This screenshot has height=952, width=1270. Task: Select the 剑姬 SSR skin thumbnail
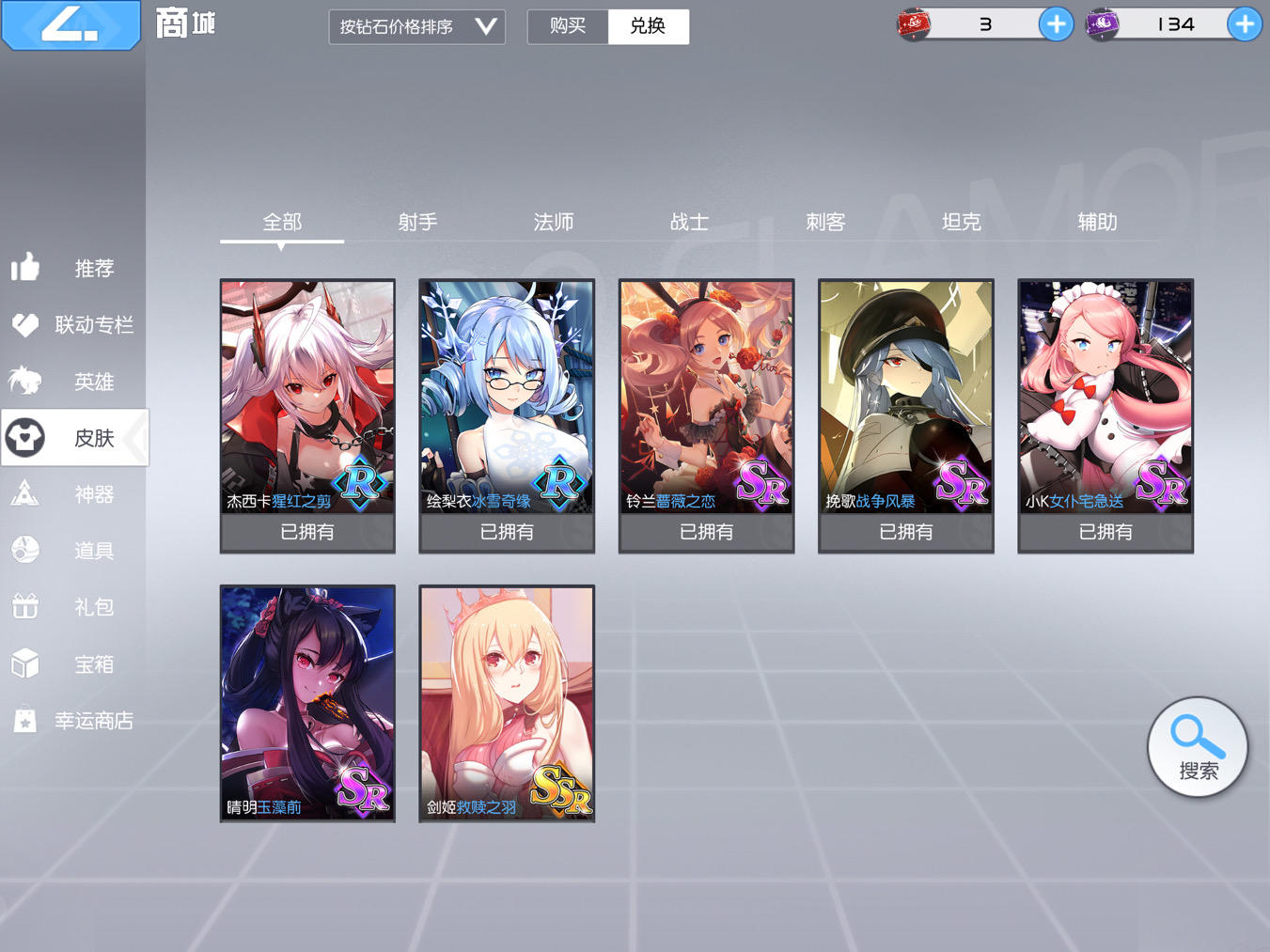(x=506, y=703)
